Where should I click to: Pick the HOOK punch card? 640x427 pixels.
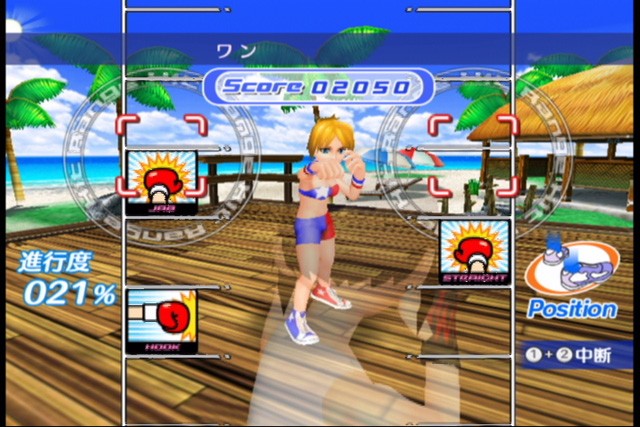coord(162,321)
